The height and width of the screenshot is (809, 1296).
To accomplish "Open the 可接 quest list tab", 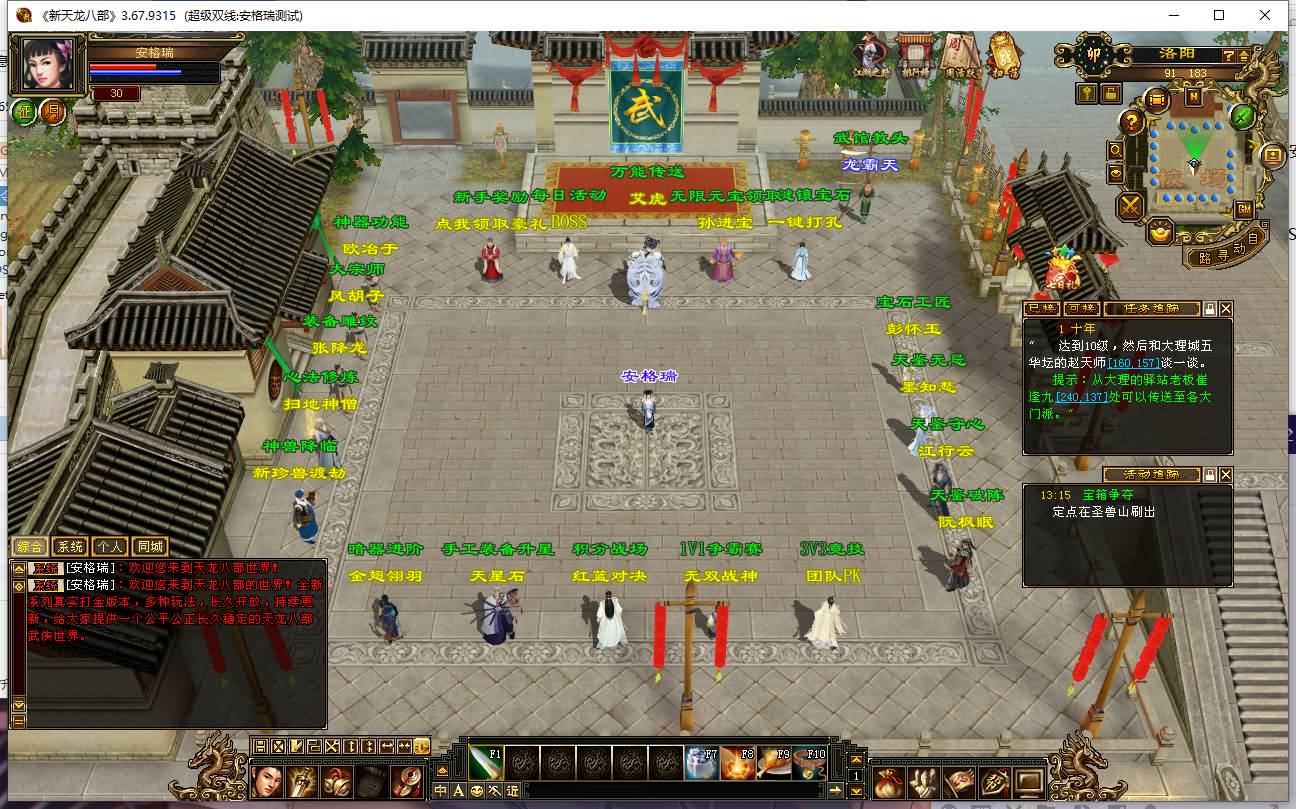I will tap(1081, 308).
